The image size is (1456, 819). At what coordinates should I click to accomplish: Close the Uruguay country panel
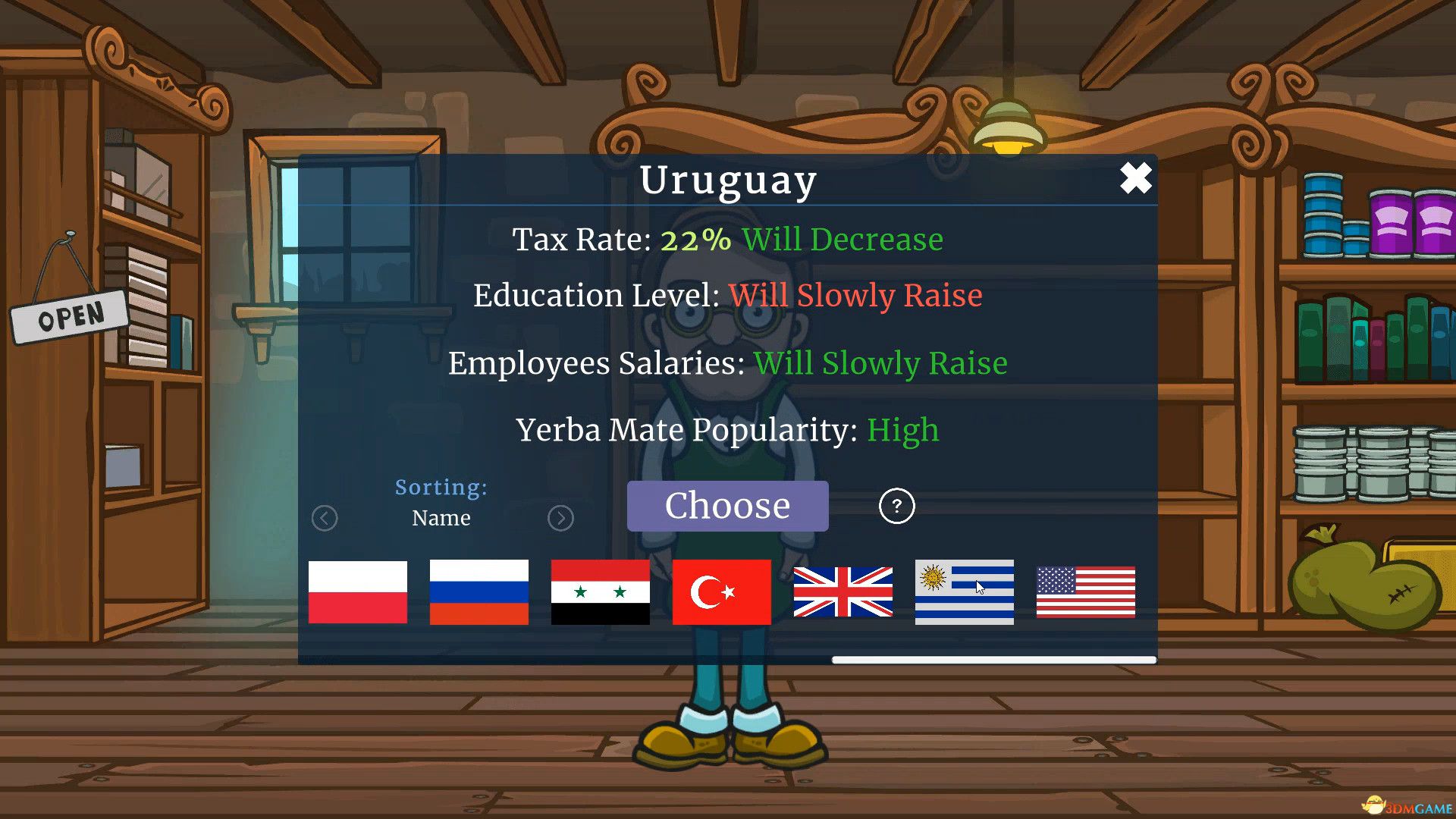pyautogui.click(x=1135, y=179)
